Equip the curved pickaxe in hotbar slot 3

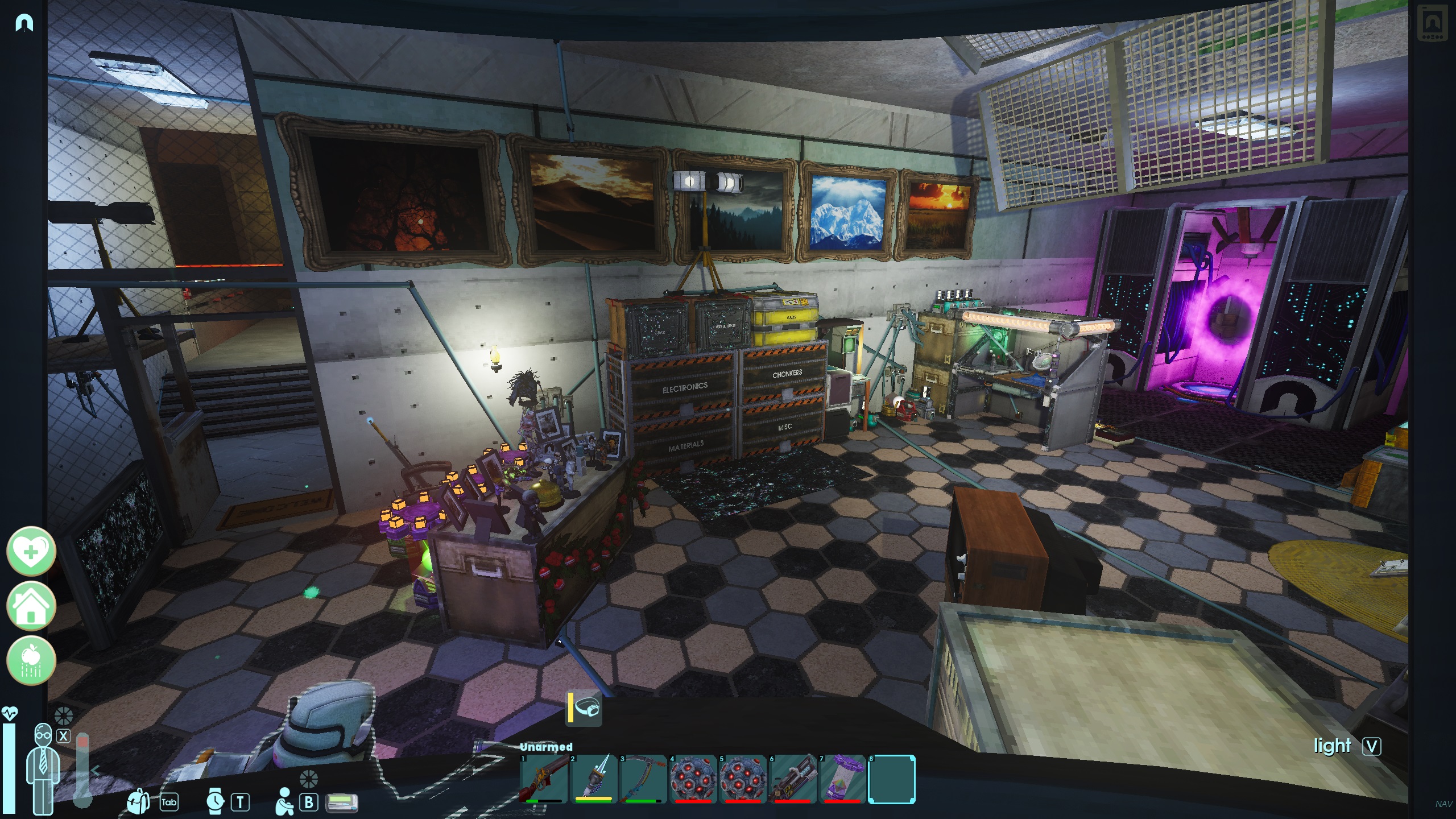[643, 778]
